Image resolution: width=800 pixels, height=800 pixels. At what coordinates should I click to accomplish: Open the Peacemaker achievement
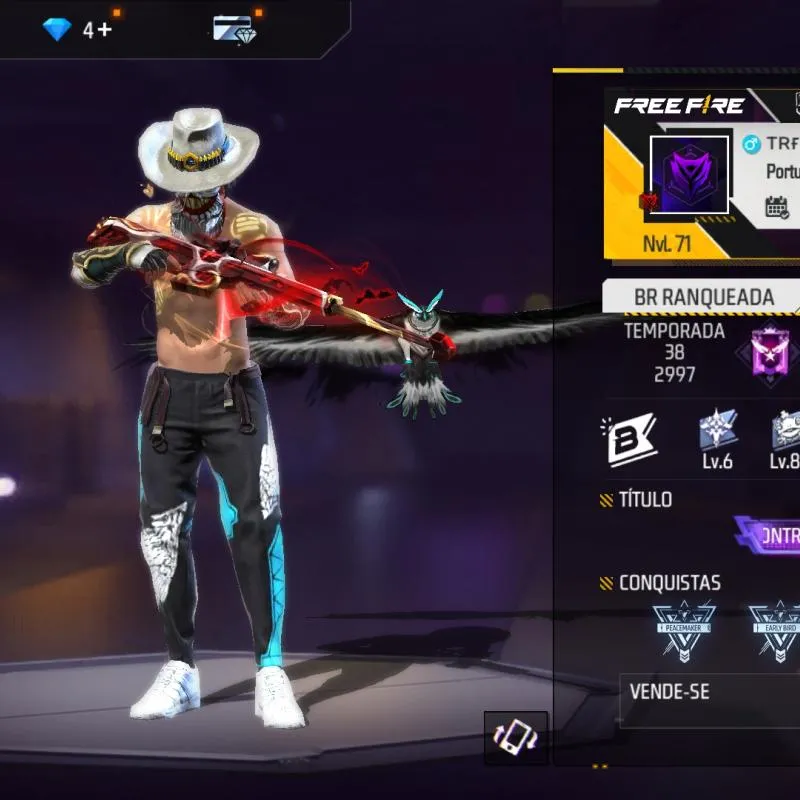click(x=684, y=630)
